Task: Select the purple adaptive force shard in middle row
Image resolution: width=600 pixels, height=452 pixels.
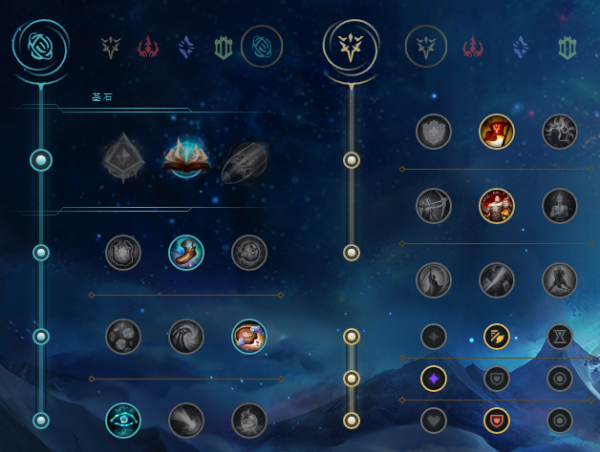Action: (x=433, y=378)
